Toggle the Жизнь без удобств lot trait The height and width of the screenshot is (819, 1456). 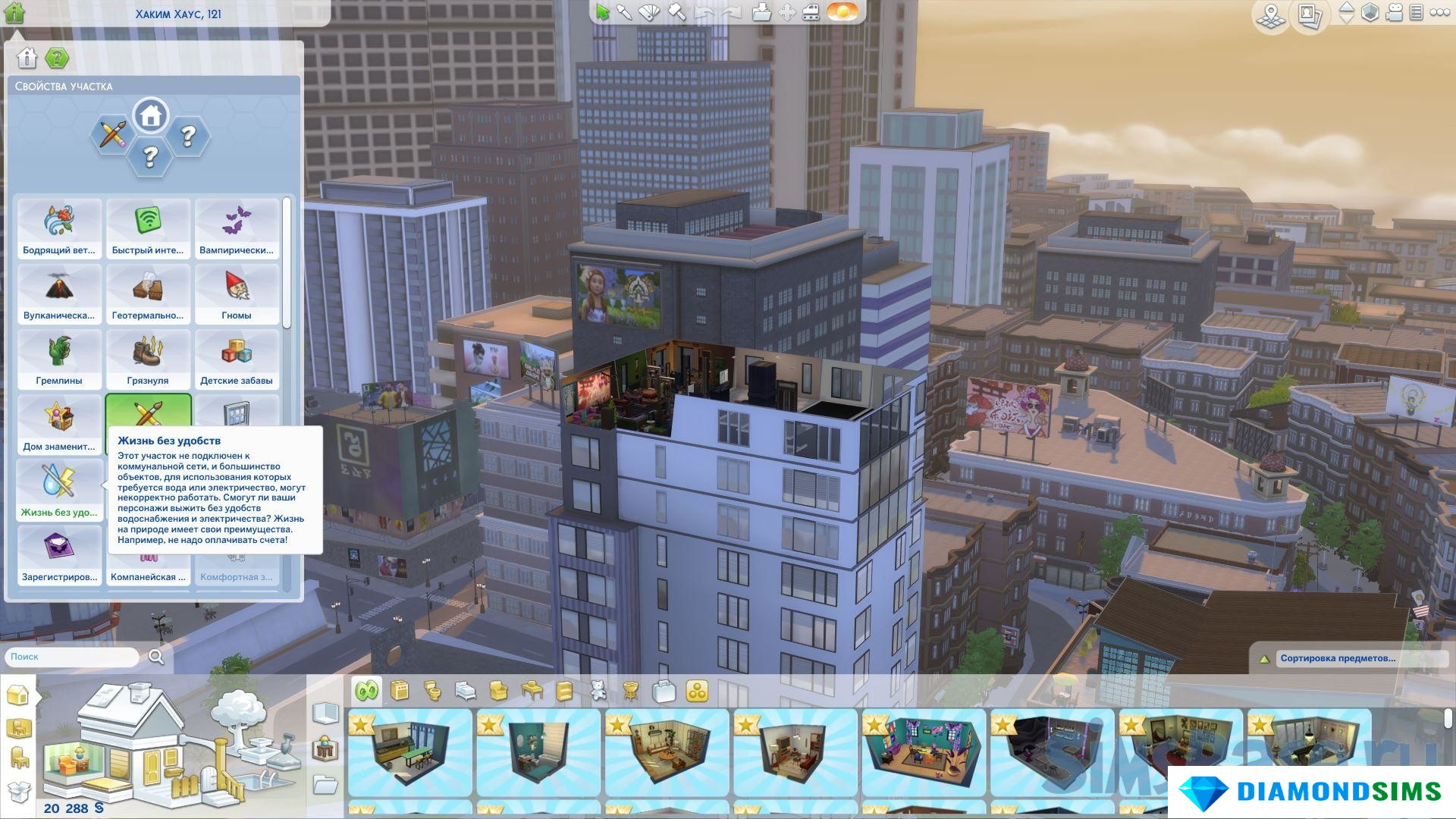pos(59,490)
